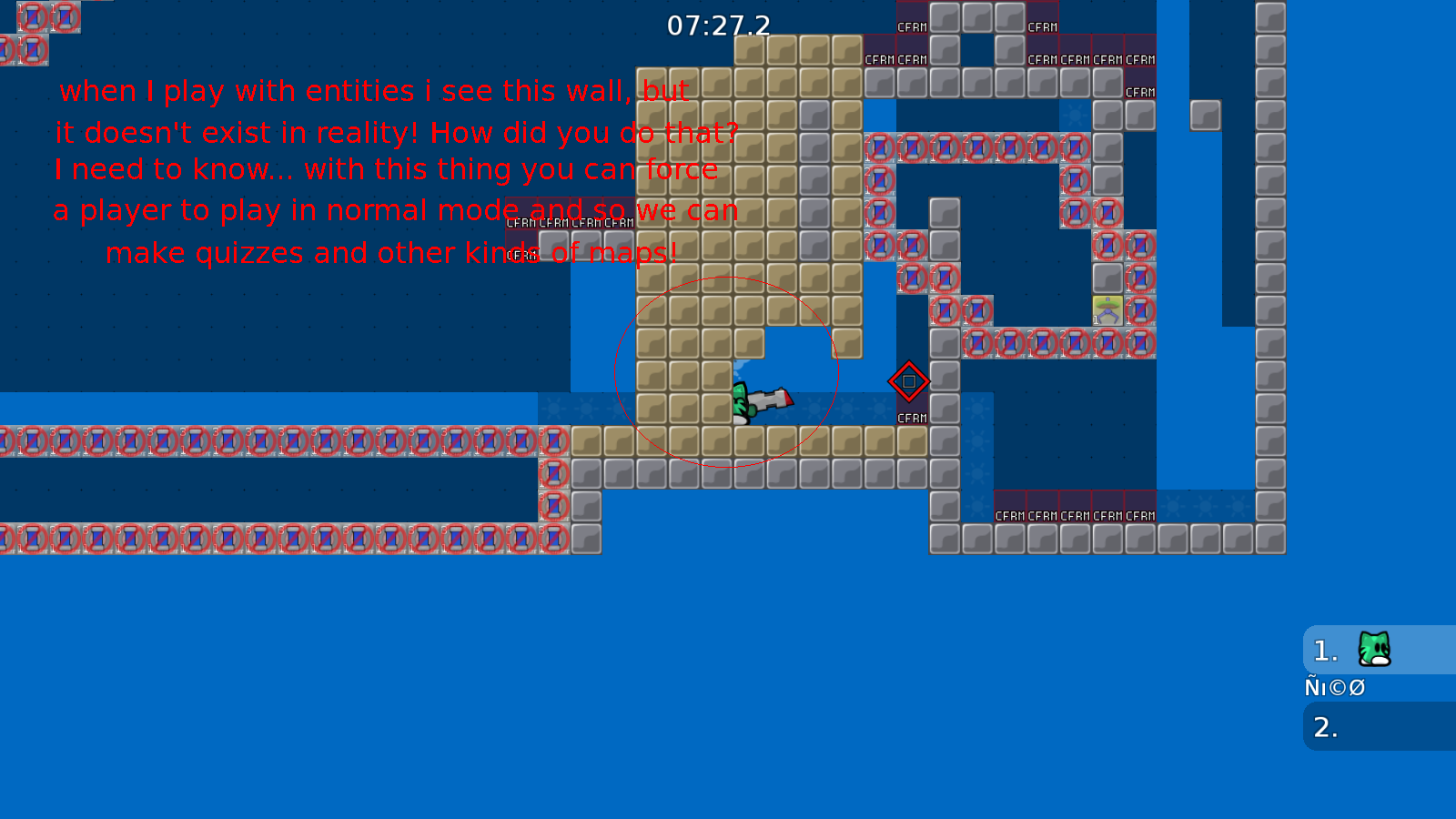1456x819 pixels.
Task: Click a gray unhookable block in the right-side wall
Action: click(x=1267, y=273)
